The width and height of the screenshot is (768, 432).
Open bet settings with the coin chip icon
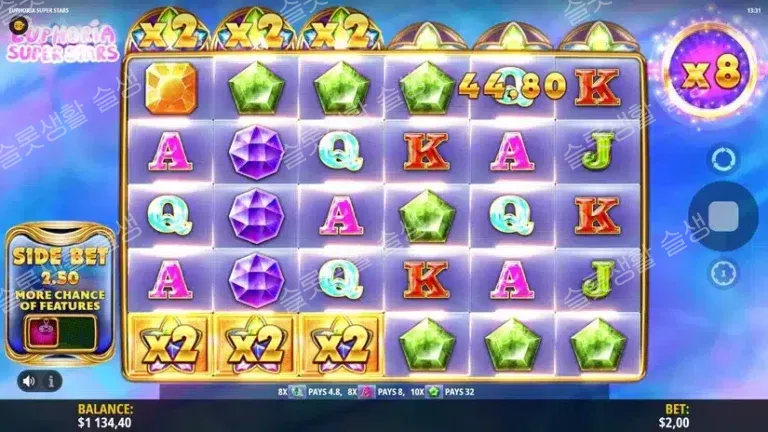(x=723, y=273)
